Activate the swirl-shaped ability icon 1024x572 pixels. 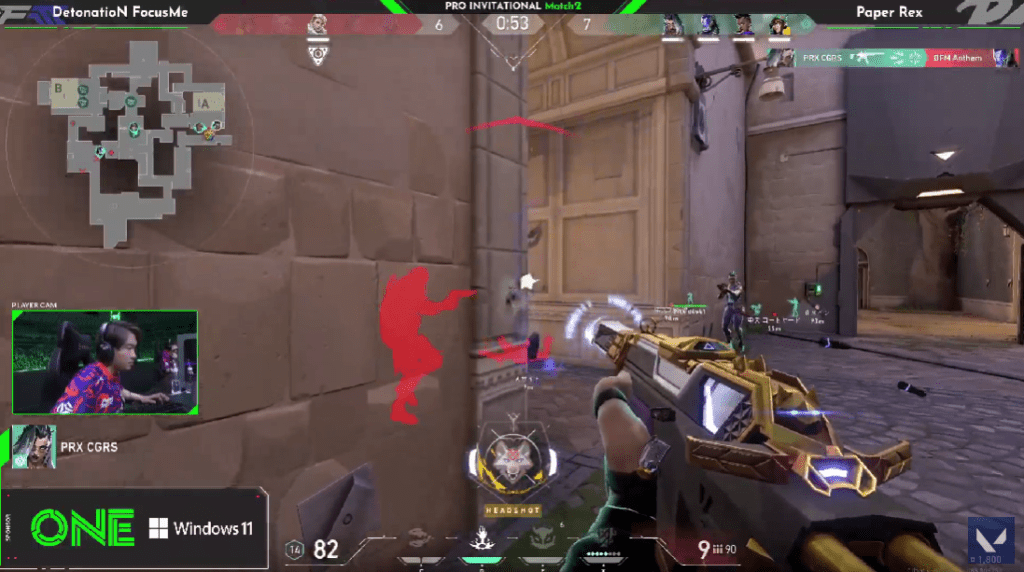[x=421, y=541]
